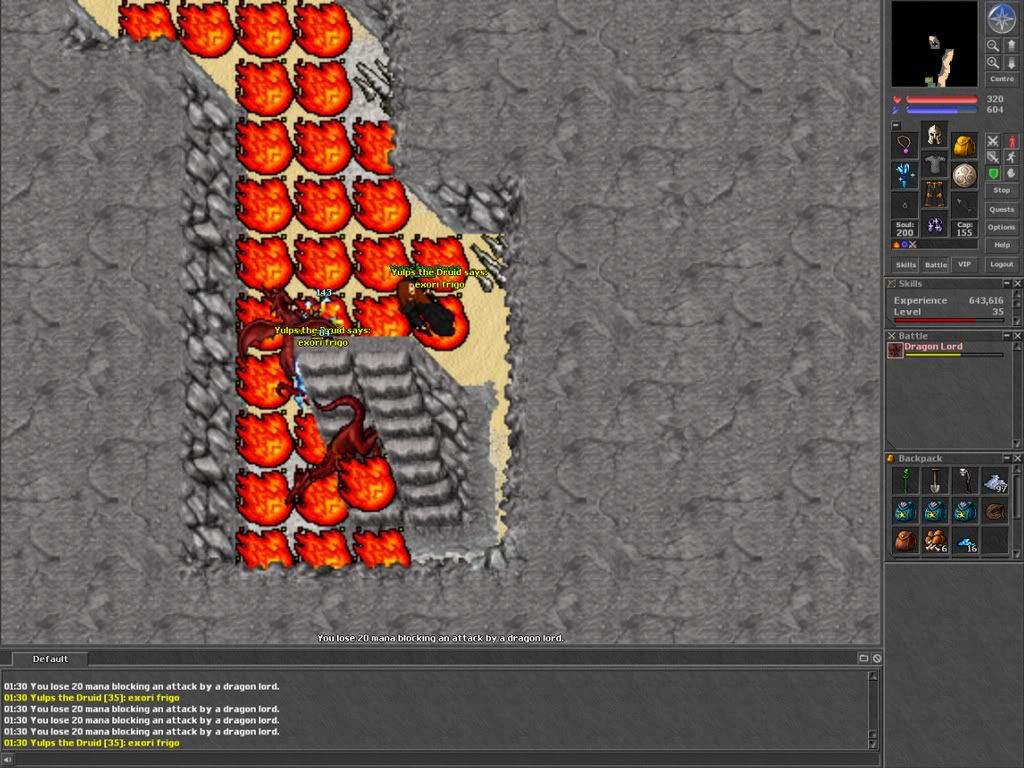Open the Quests log
The width and height of the screenshot is (1024, 768).
click(x=1001, y=209)
